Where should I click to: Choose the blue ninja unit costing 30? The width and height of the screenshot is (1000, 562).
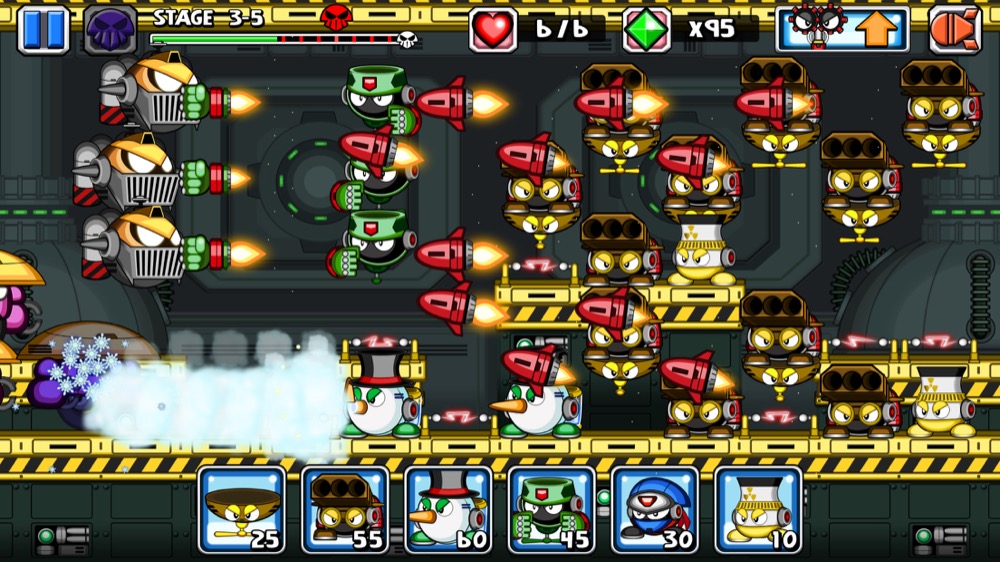(x=655, y=509)
